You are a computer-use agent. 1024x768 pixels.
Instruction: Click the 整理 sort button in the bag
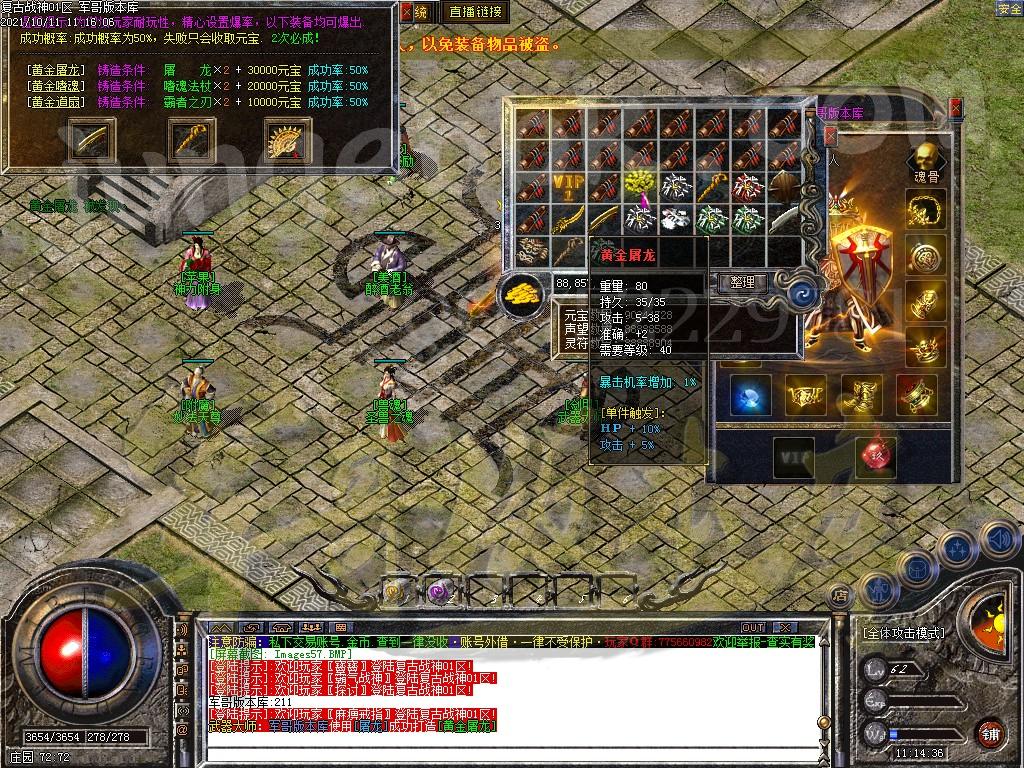(743, 283)
